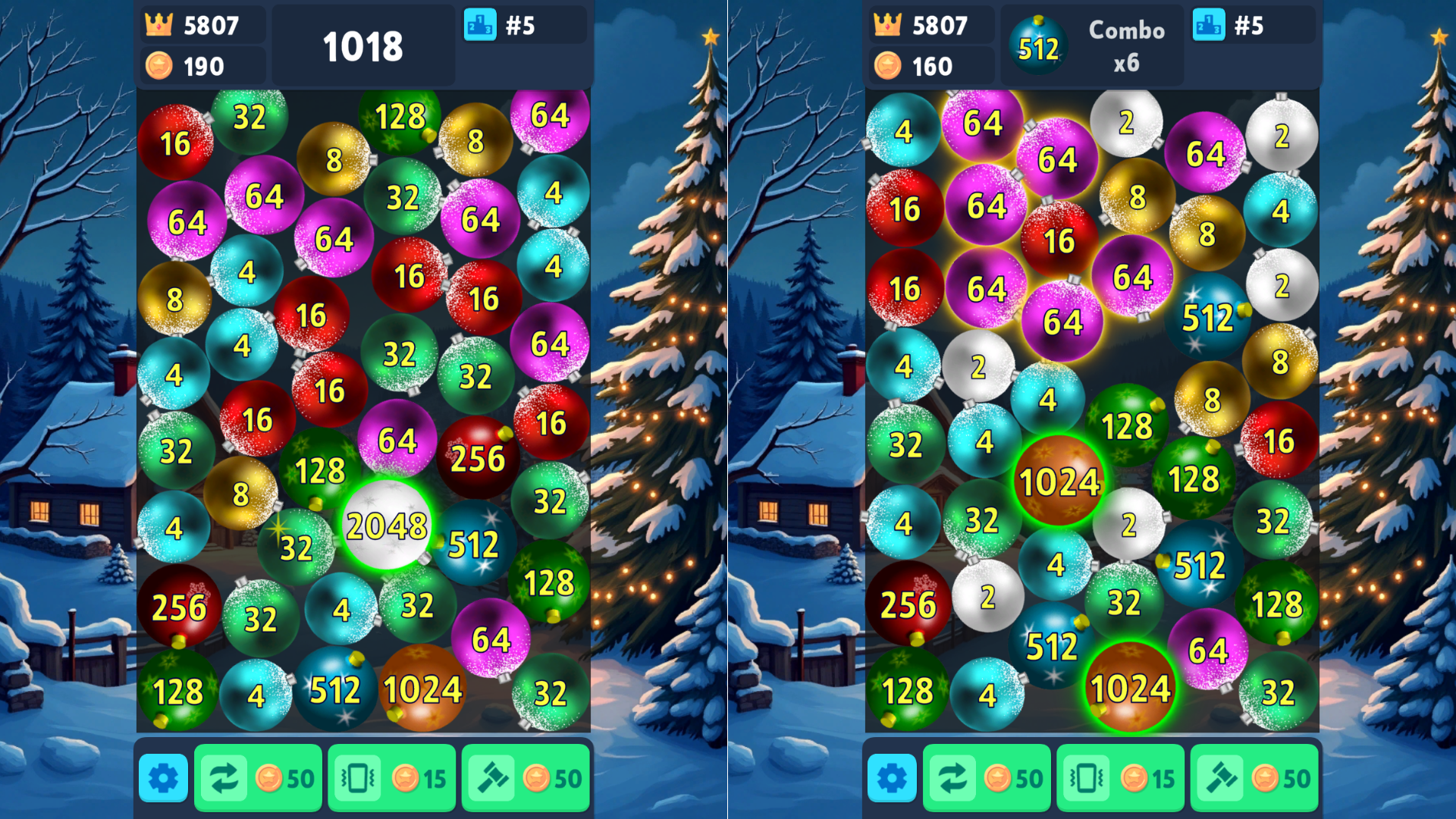Open the leaderboard rank #5 icon
Viewport: 1456px width, 819px height.
[x=479, y=25]
